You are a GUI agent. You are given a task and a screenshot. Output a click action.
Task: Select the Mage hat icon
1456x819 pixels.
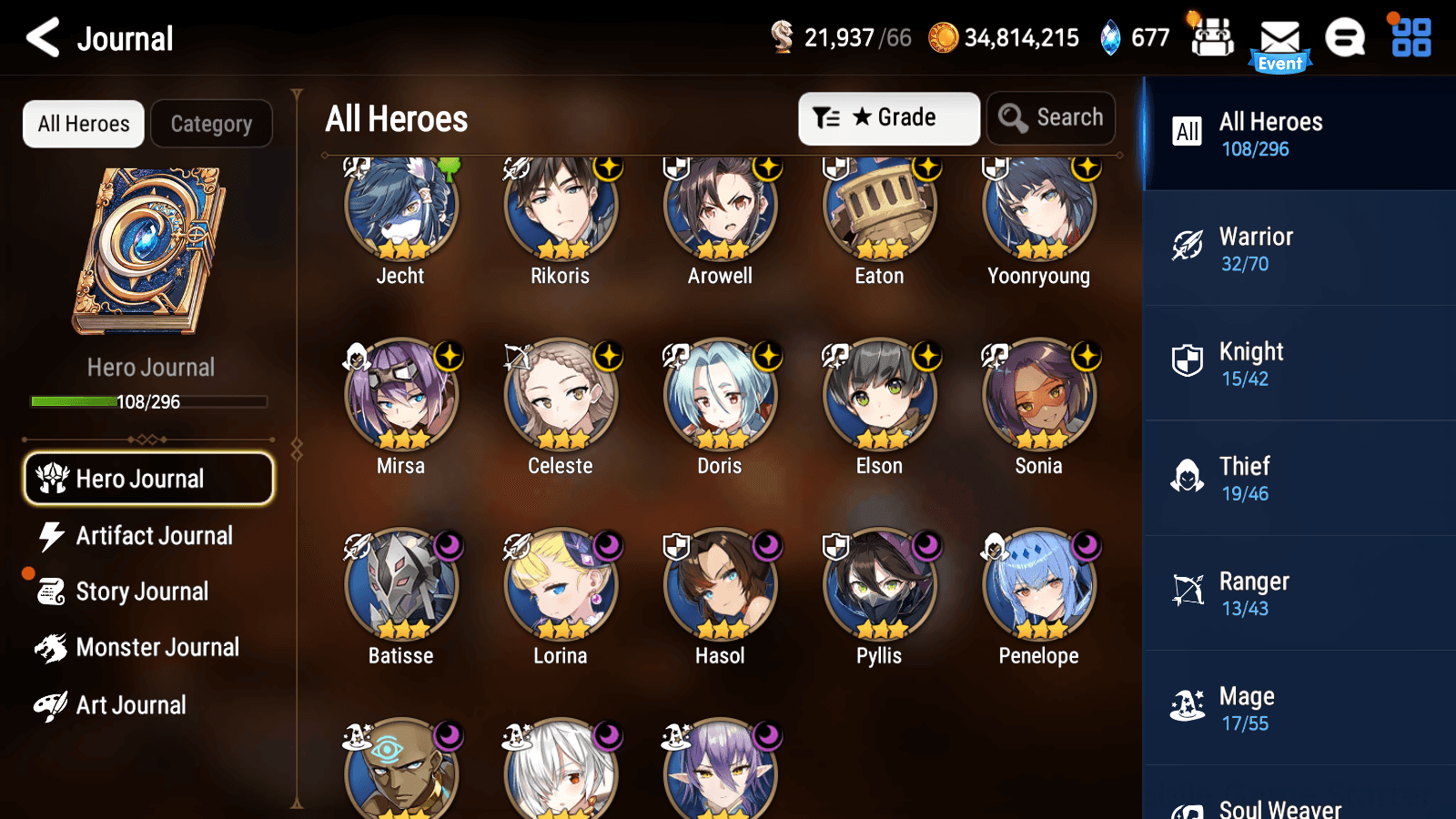pyautogui.click(x=1187, y=705)
